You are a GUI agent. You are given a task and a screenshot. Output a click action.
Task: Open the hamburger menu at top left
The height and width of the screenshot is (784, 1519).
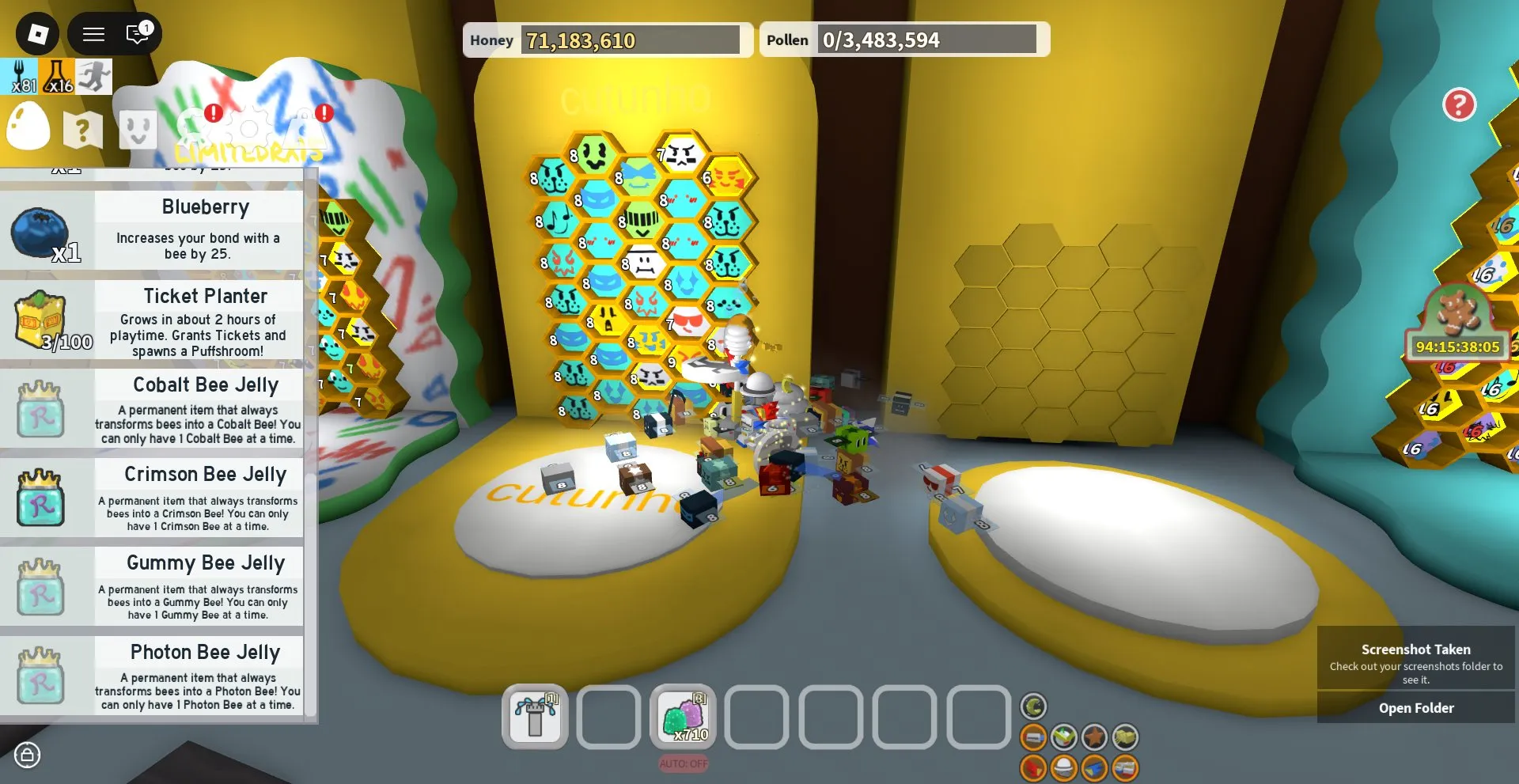coord(93,33)
